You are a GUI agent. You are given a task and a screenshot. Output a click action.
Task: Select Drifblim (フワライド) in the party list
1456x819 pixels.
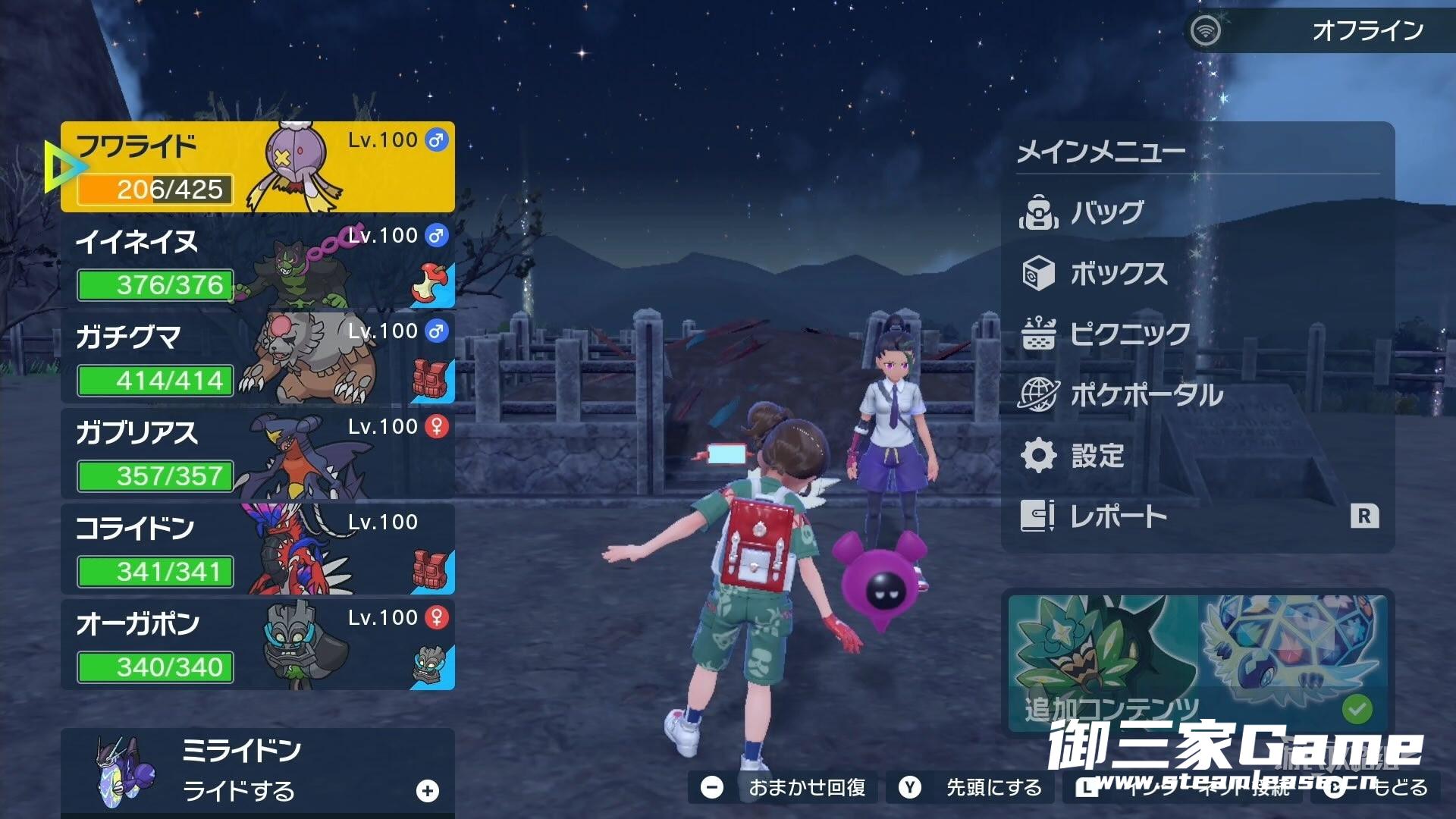[258, 167]
